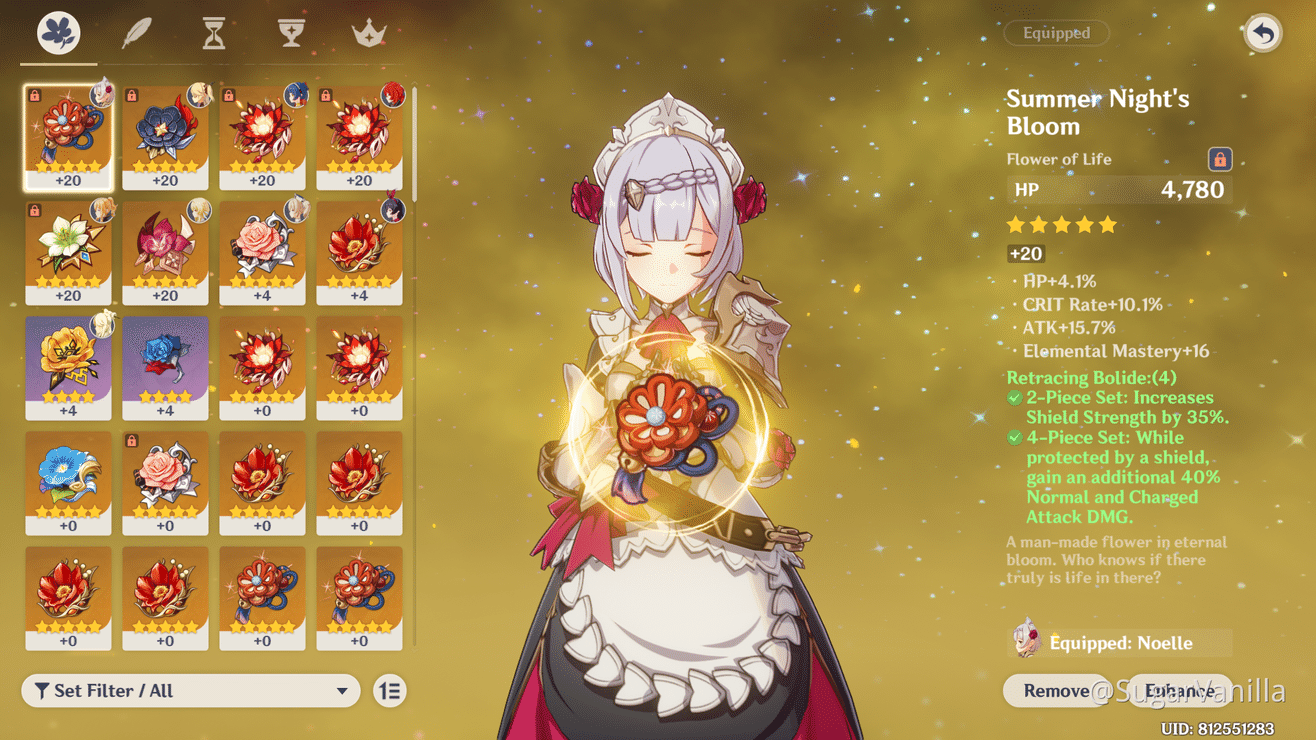Image resolution: width=1316 pixels, height=740 pixels.
Task: Toggle the lock on the fourth artifact thumbnail
Action: tap(325, 95)
